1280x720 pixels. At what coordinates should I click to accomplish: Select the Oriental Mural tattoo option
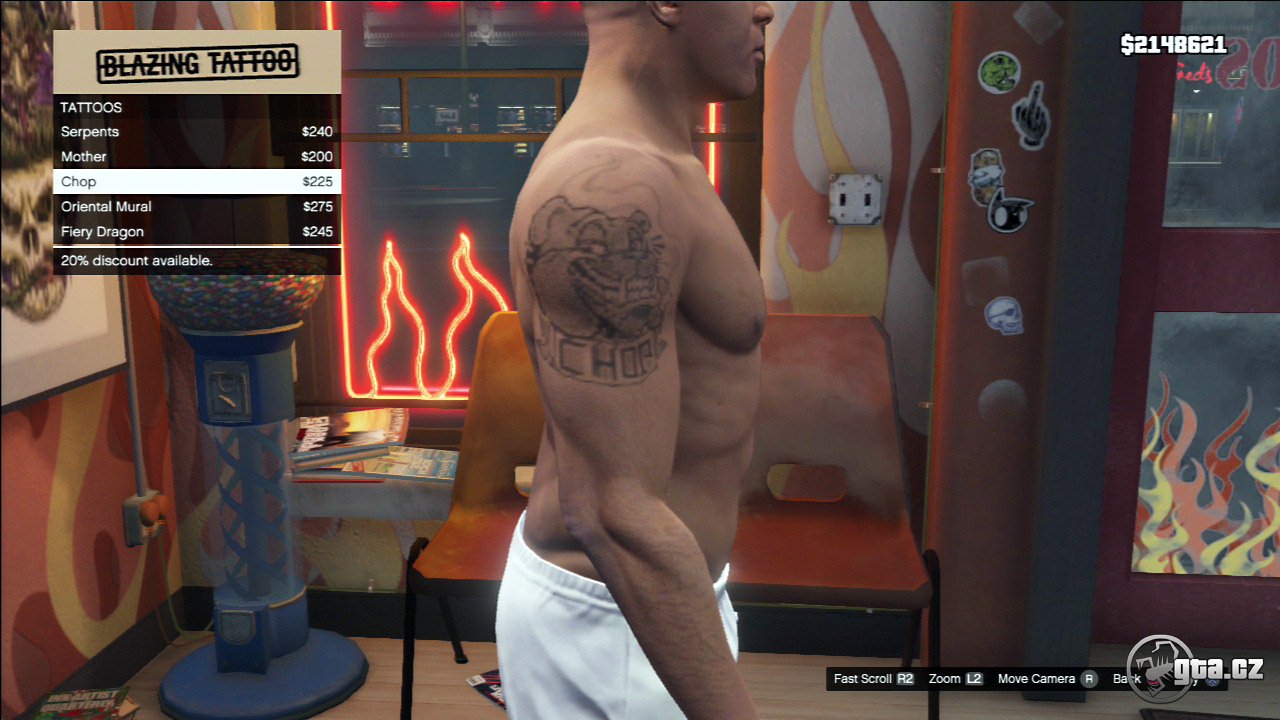pos(196,207)
